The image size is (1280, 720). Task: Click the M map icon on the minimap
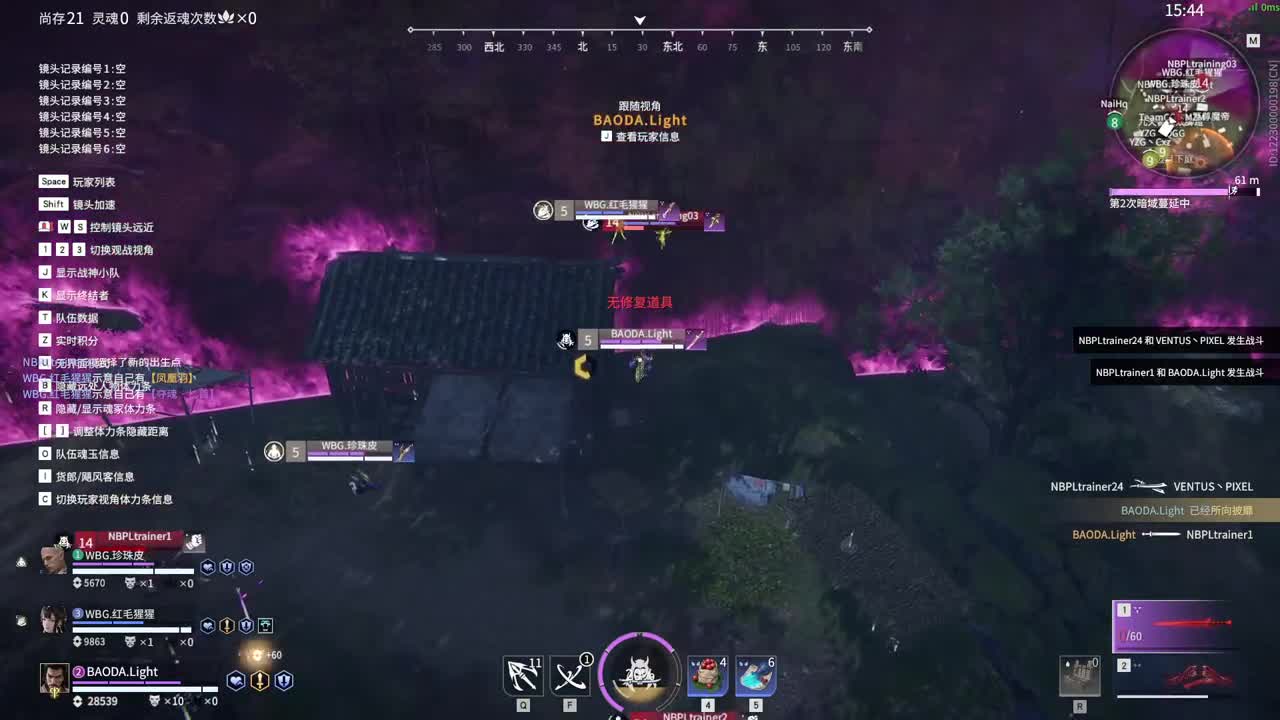pyautogui.click(x=1252, y=41)
